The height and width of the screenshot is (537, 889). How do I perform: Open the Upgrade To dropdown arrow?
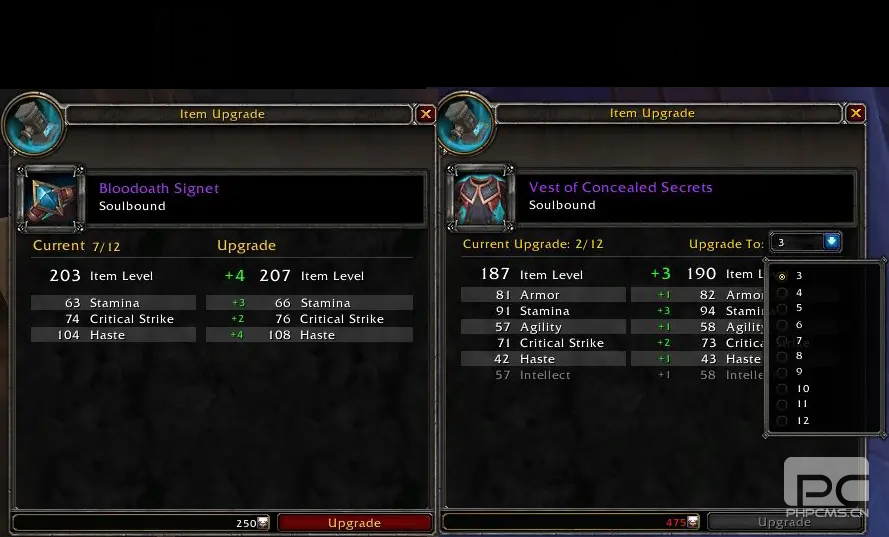pyautogui.click(x=831, y=242)
